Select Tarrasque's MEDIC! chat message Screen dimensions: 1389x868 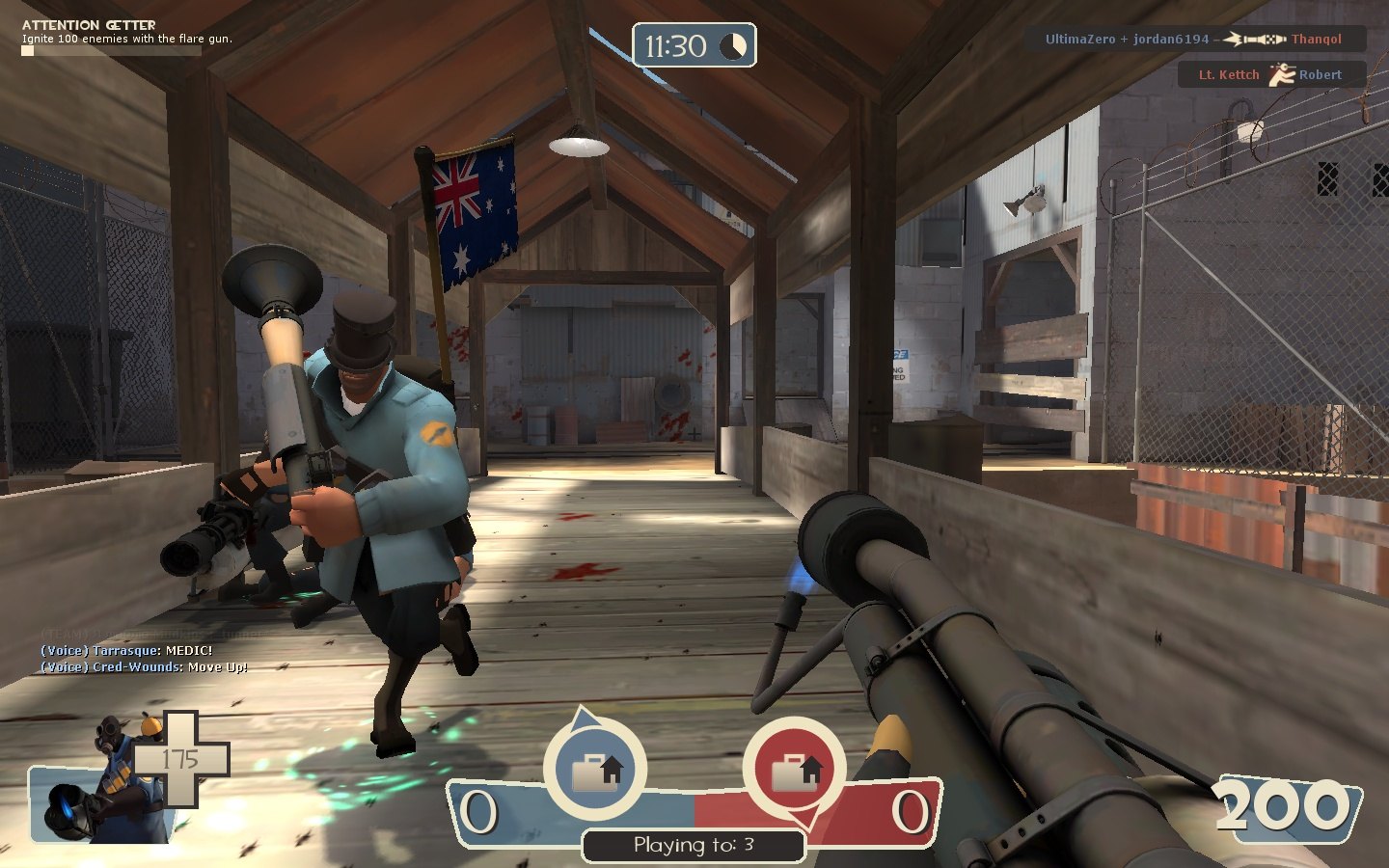tap(126, 651)
